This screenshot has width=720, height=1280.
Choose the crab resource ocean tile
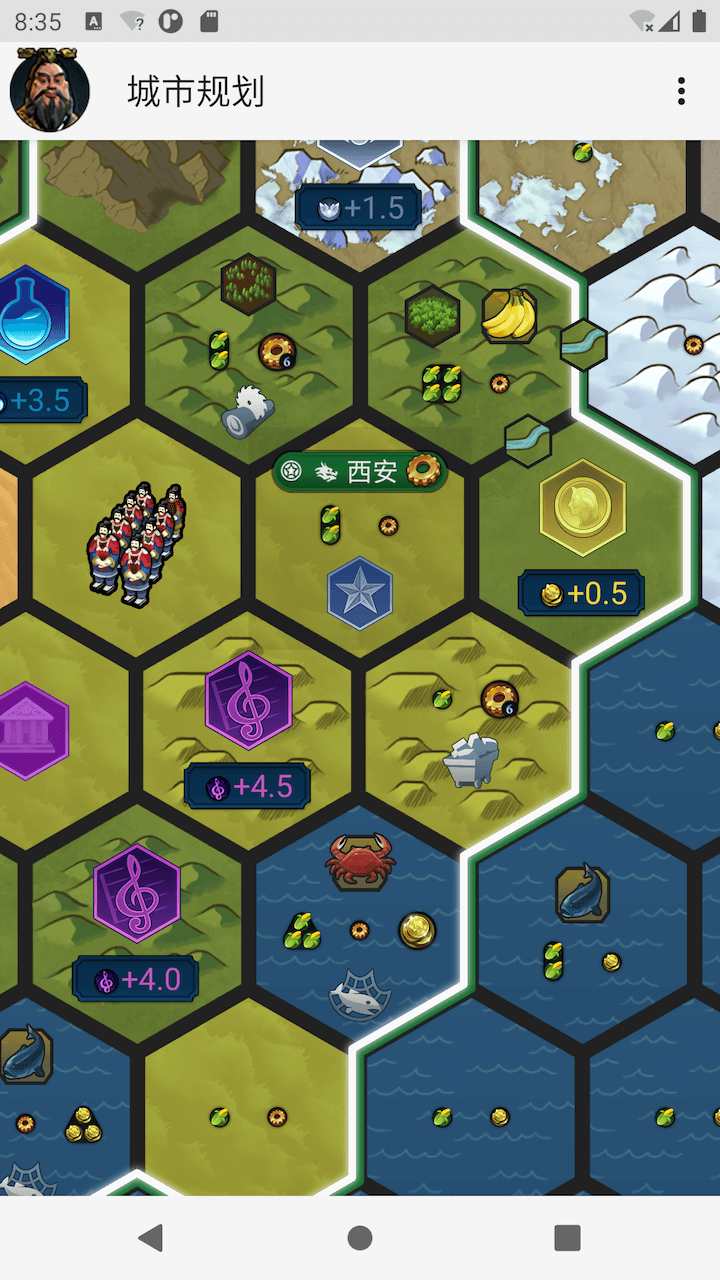click(x=360, y=860)
